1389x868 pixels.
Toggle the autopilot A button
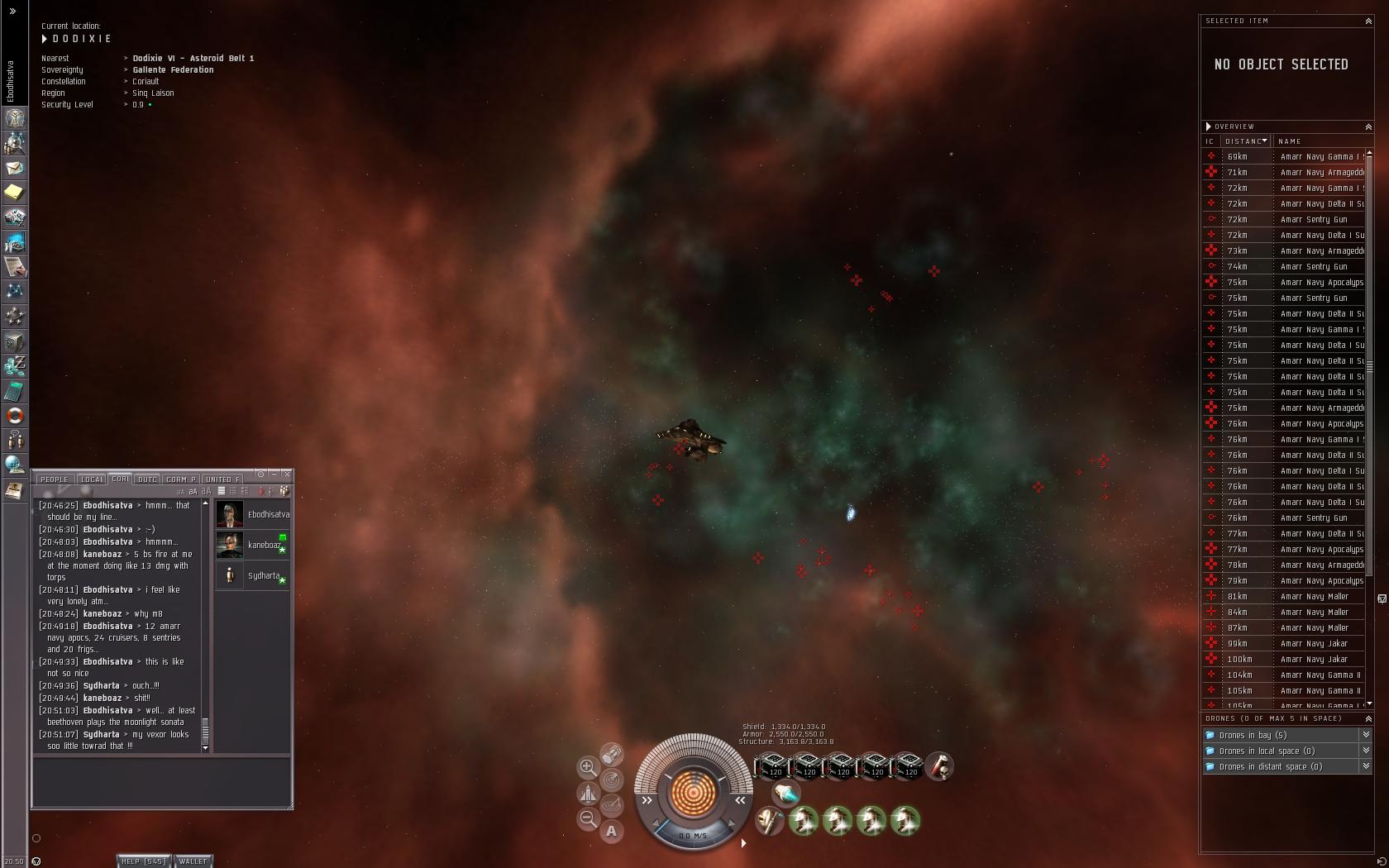click(611, 831)
